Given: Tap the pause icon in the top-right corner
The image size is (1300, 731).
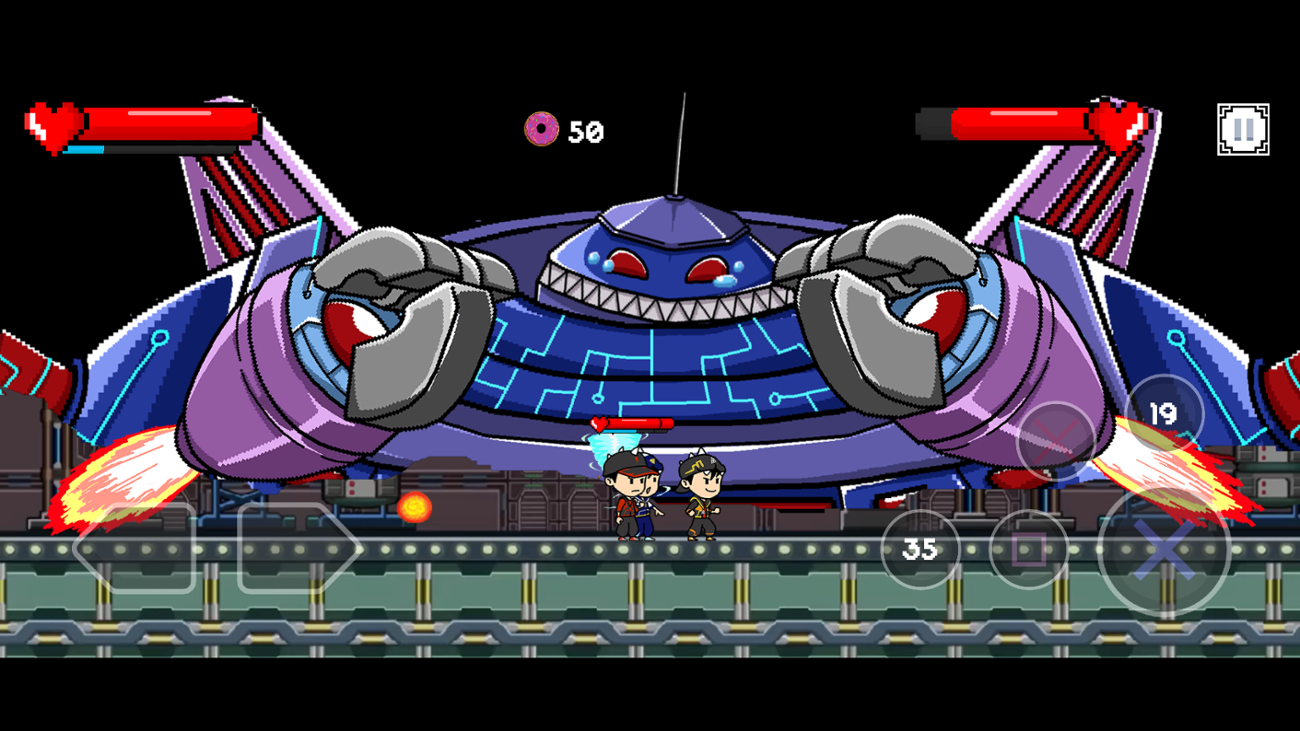Looking at the screenshot, I should tap(1243, 127).
